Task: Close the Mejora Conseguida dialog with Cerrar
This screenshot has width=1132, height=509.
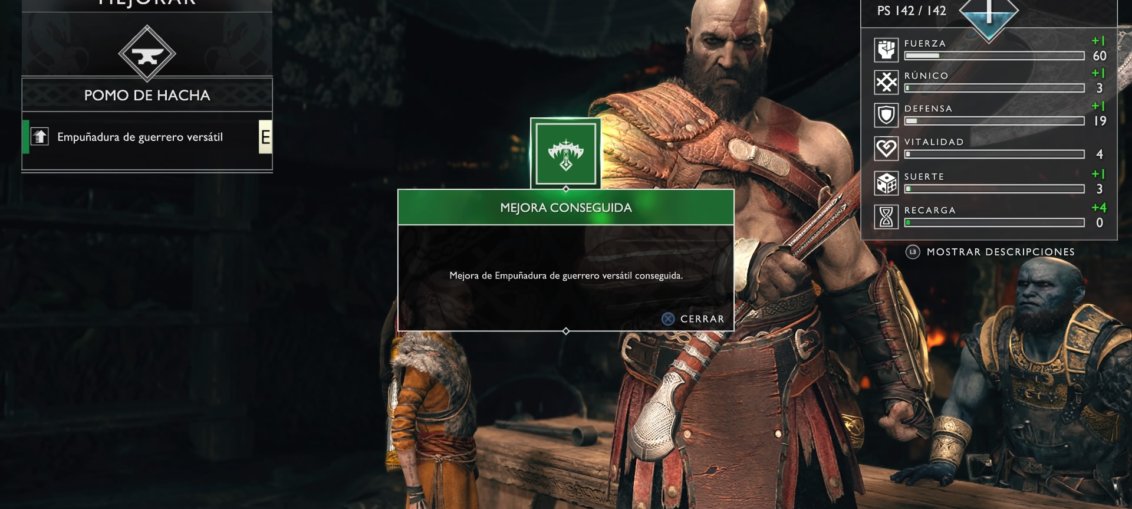Action: click(x=693, y=319)
